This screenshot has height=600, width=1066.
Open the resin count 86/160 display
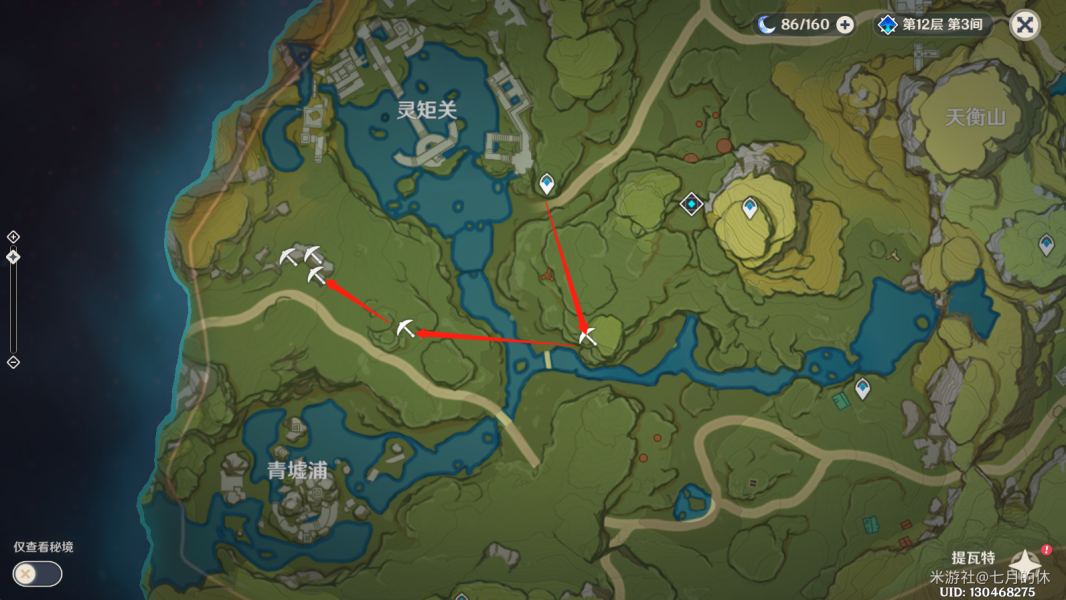click(795, 25)
